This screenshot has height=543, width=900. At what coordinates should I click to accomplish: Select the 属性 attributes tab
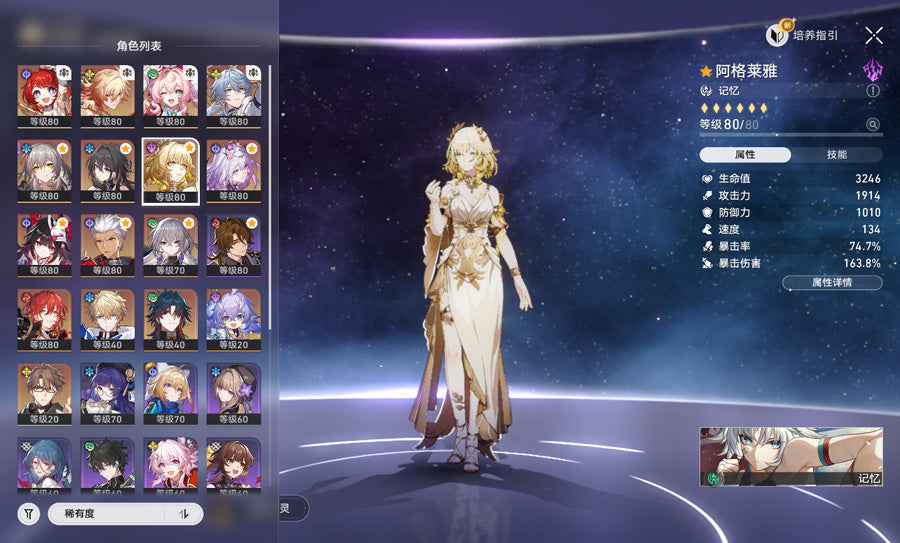coord(745,155)
